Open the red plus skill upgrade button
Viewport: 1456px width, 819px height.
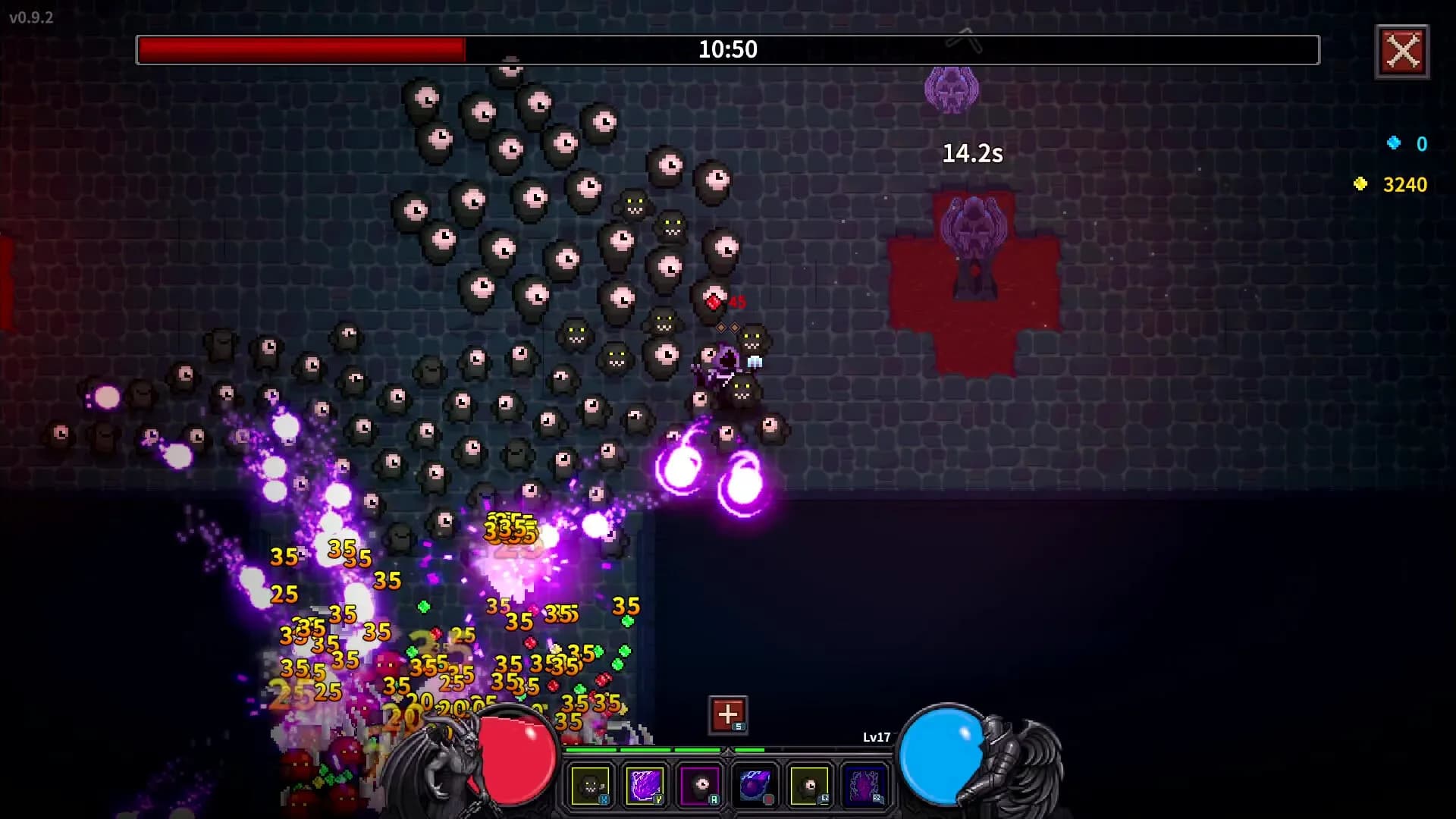[726, 714]
